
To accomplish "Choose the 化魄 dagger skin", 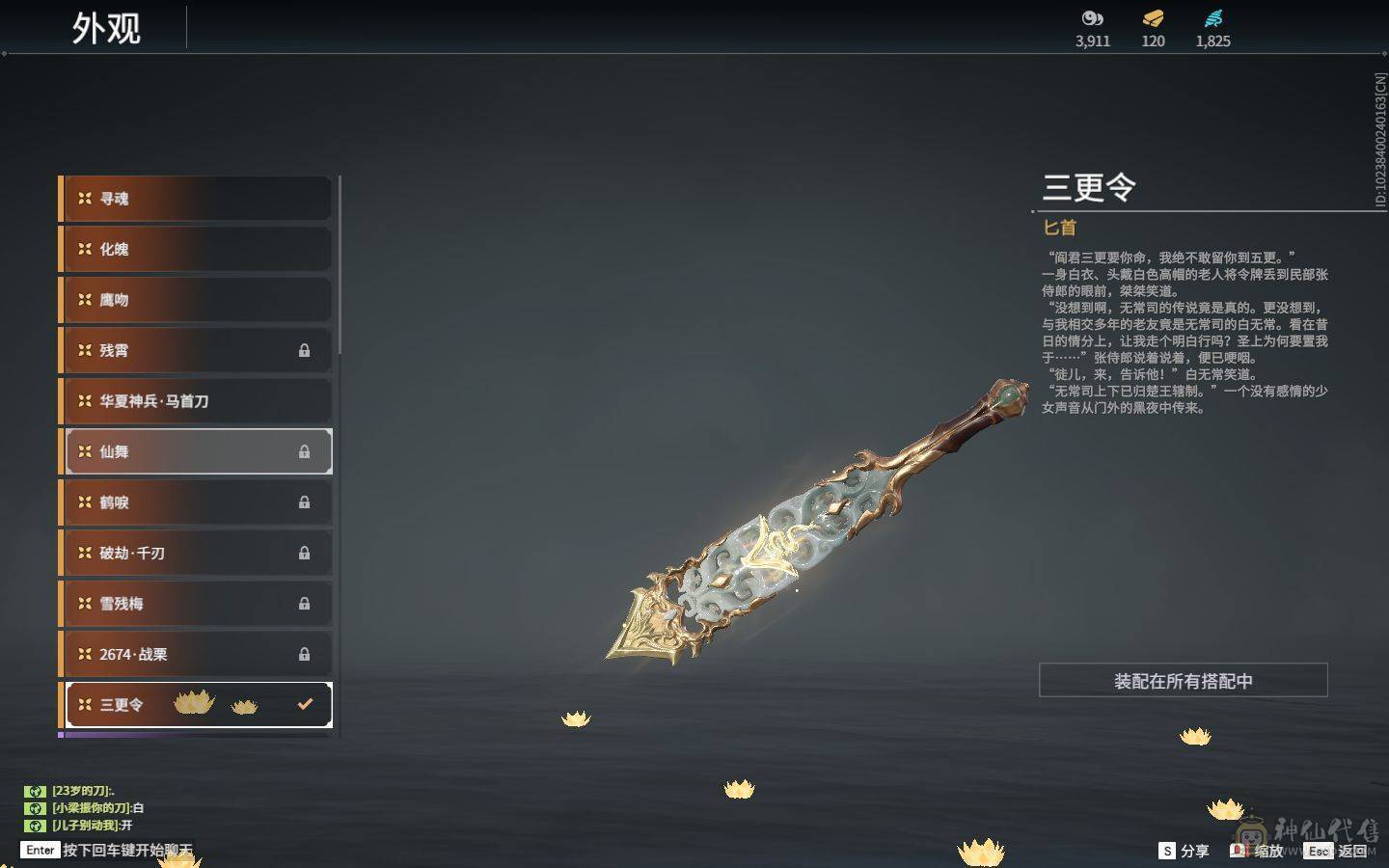I will click(197, 249).
